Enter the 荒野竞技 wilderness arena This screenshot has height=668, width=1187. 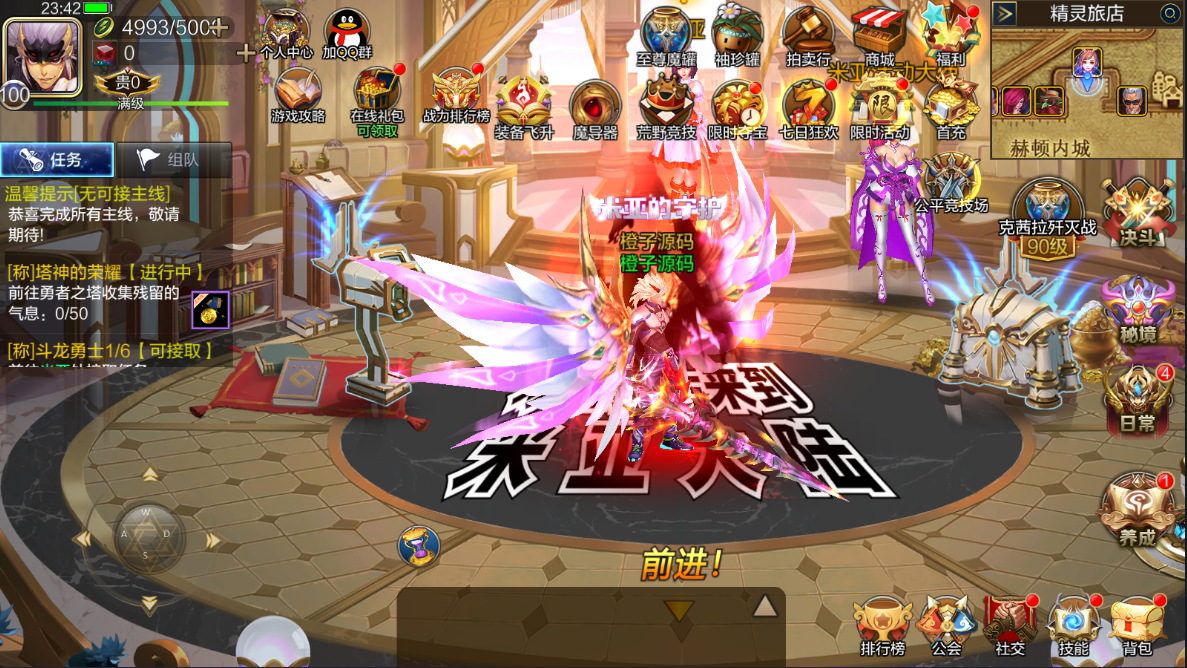tap(666, 106)
